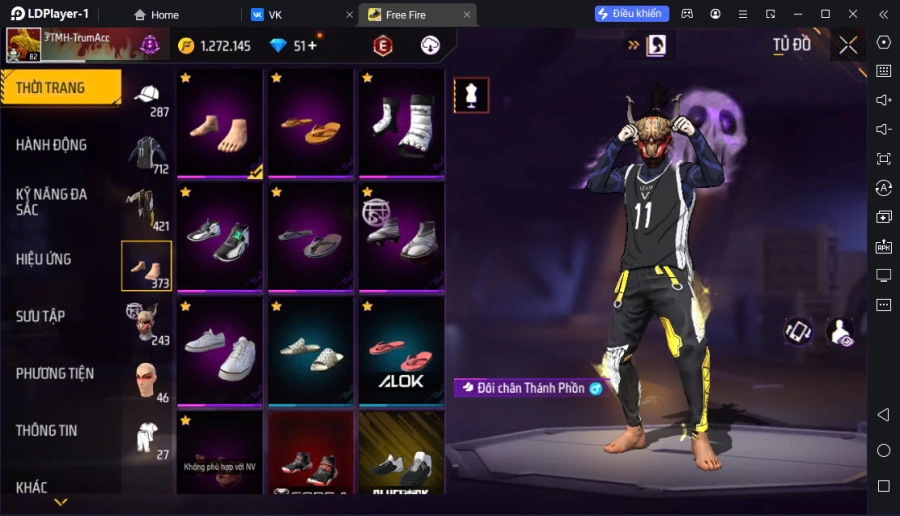Choose the jacket subcategory showing 712
The width and height of the screenshot is (900, 516).
(147, 155)
